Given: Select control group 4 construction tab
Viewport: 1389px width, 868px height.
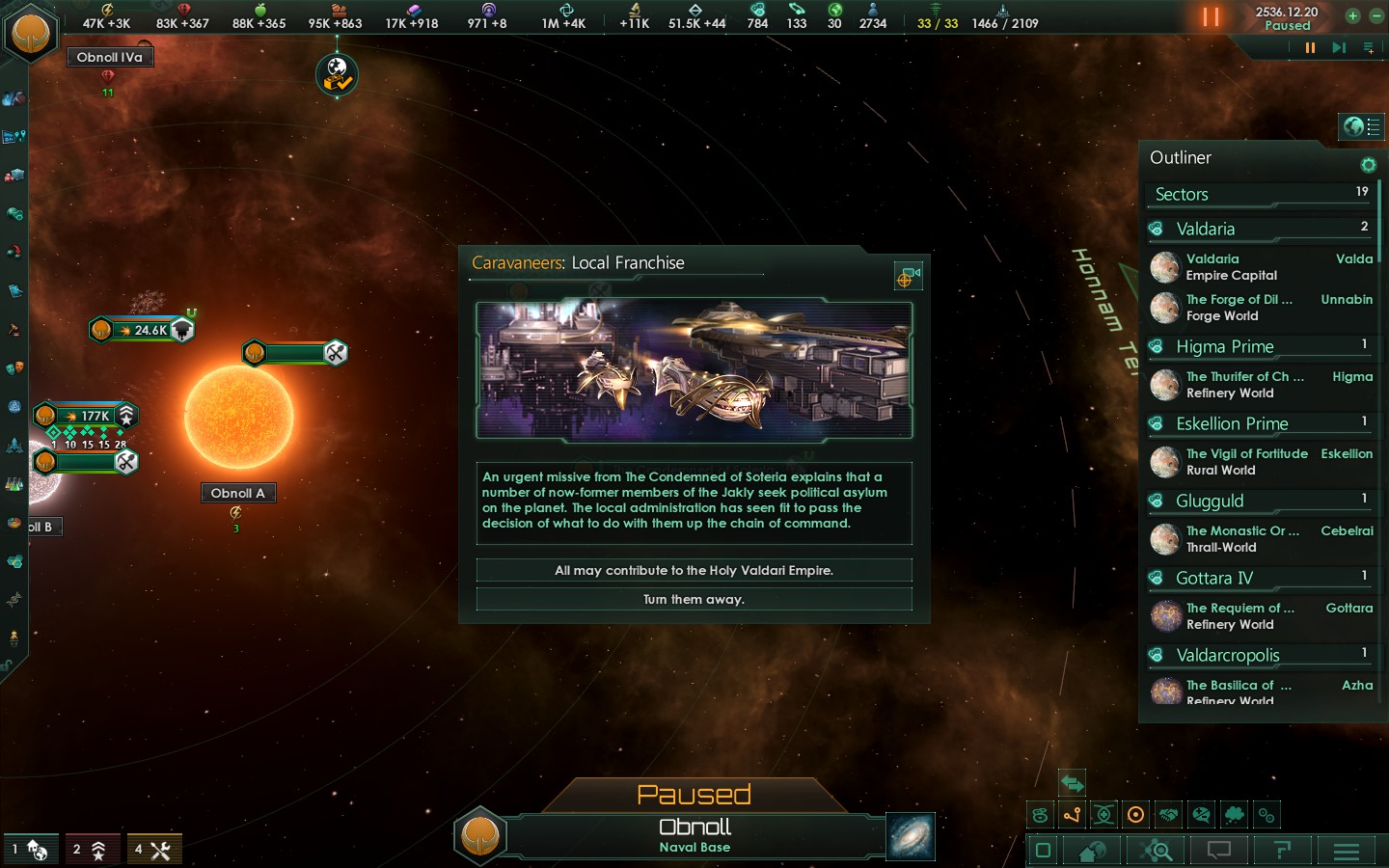Looking at the screenshot, I should pyautogui.click(x=153, y=850).
